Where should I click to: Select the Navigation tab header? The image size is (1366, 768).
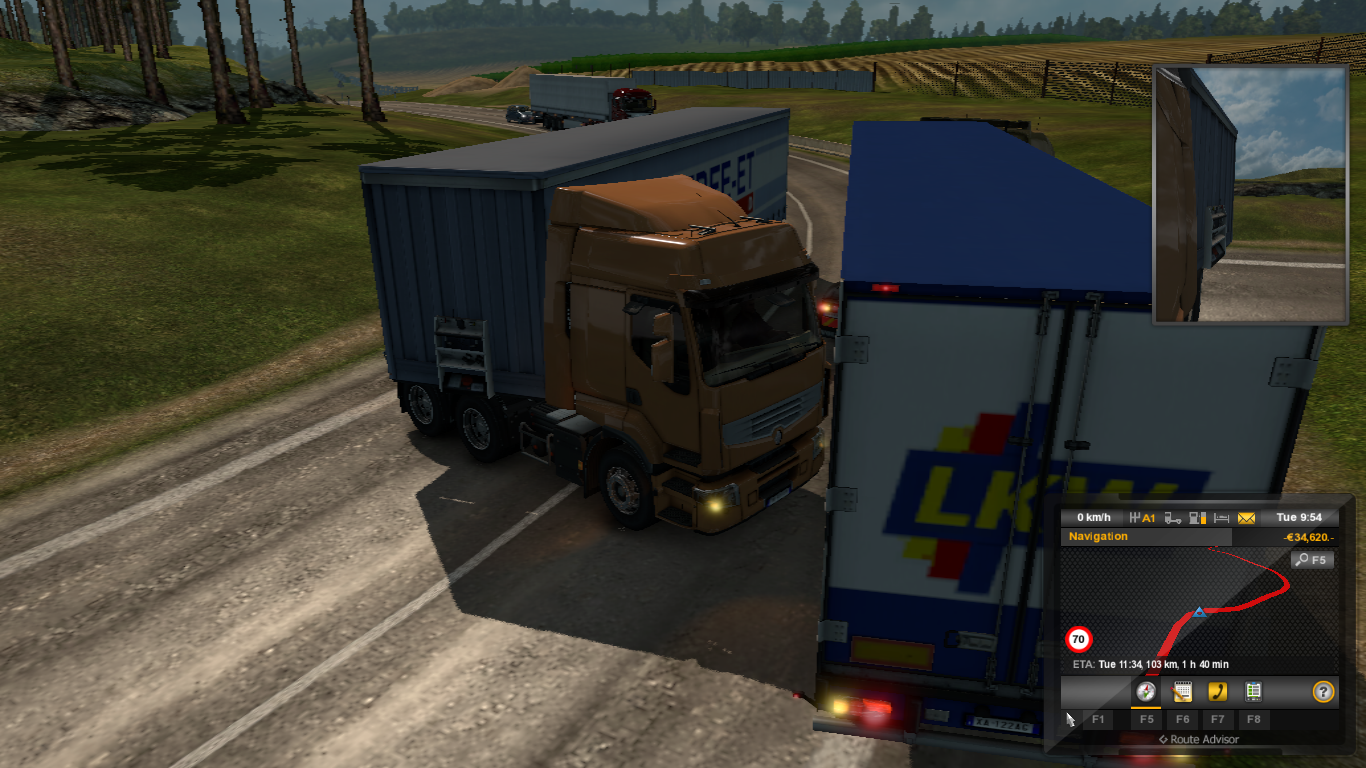pyautogui.click(x=1098, y=536)
